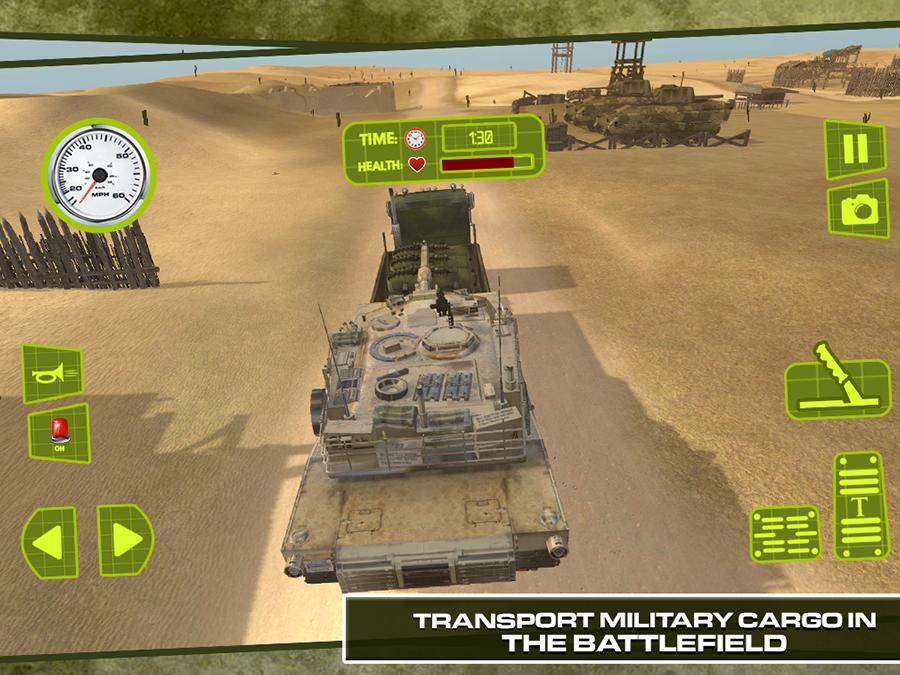Honk the truck horn
Viewport: 900px width, 675px height.
[52, 373]
